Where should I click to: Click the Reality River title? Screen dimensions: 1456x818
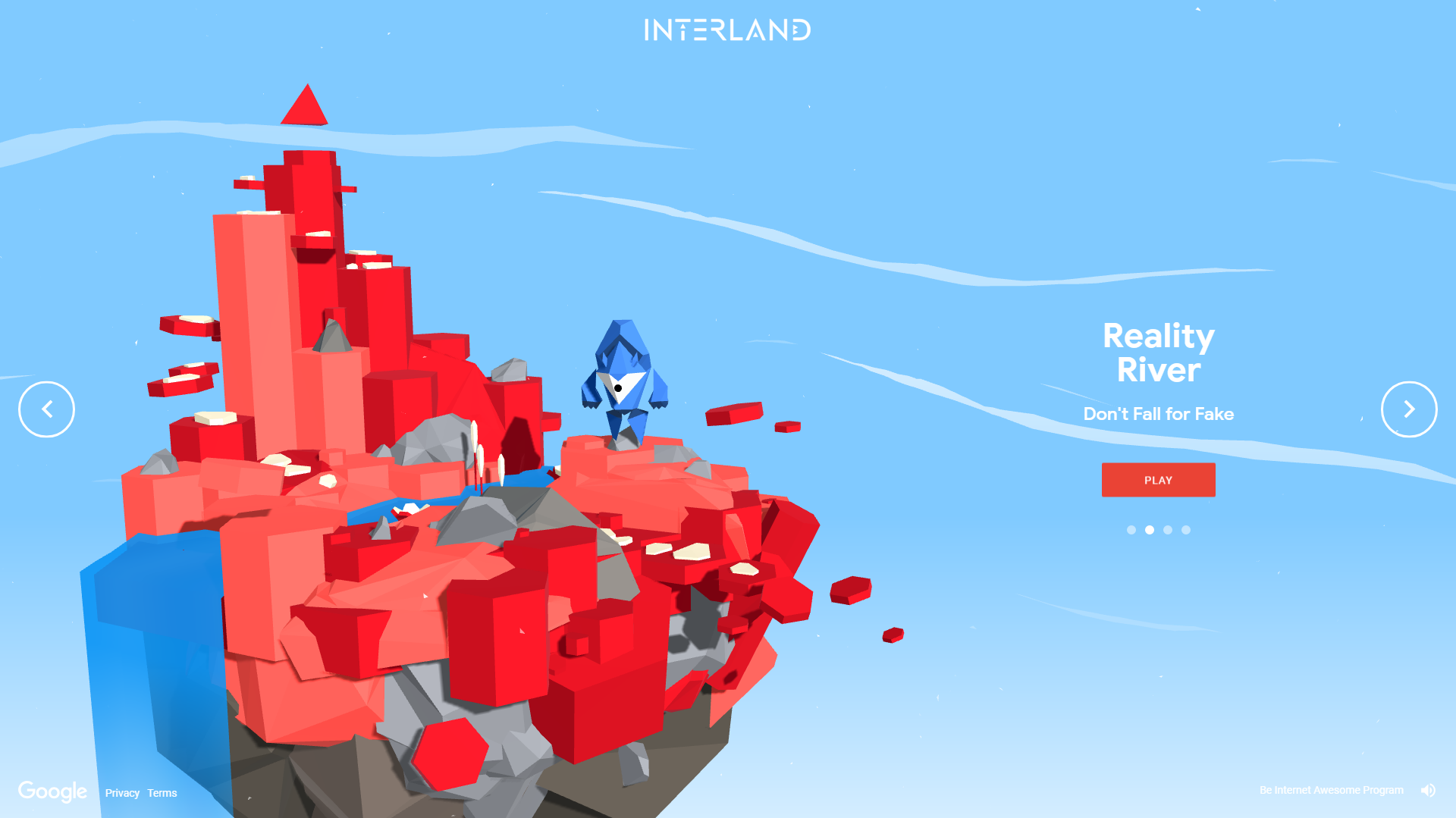[x=1159, y=353]
